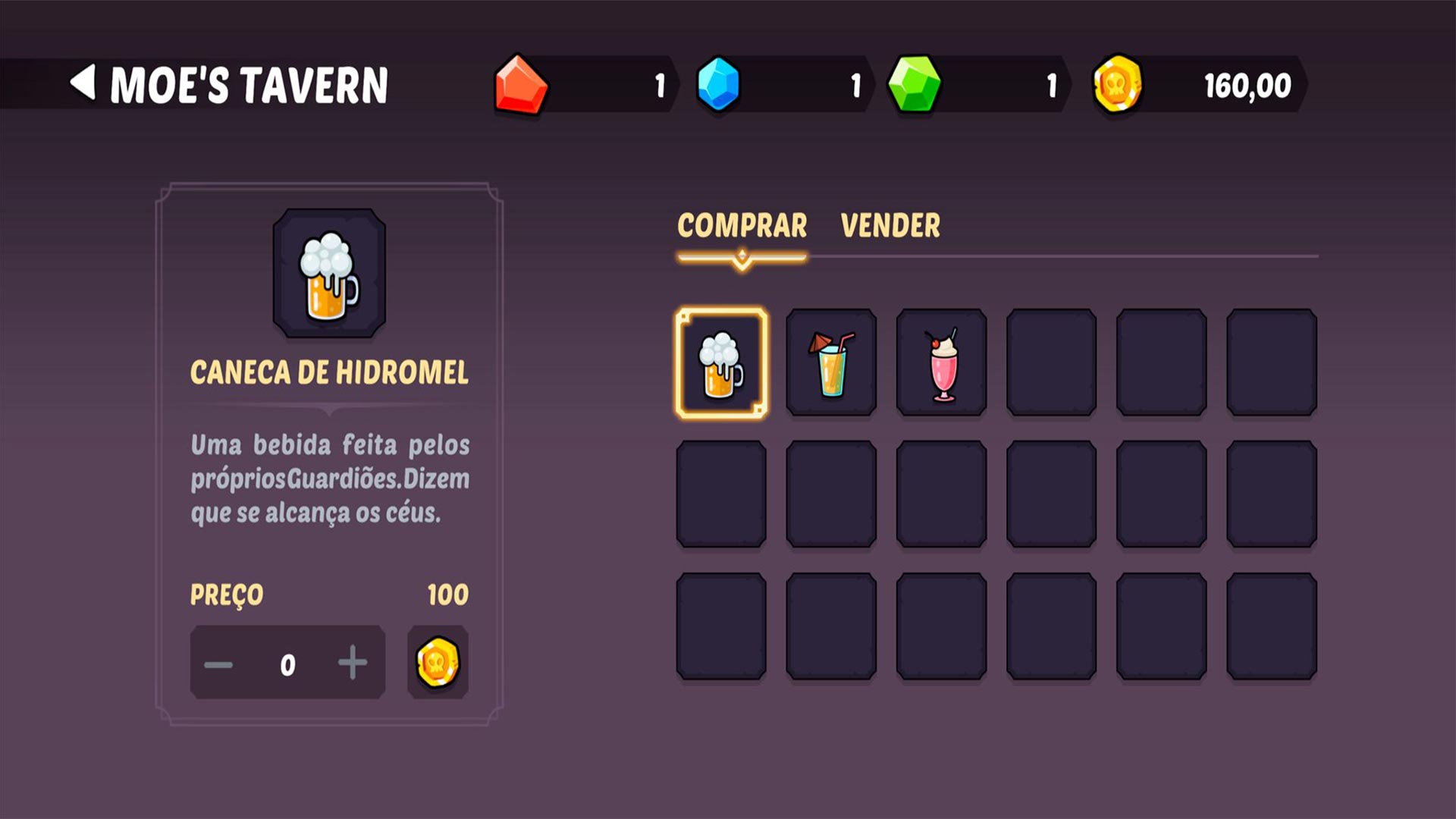The width and height of the screenshot is (1456, 819).
Task: Choose the orange cocktail with umbrella
Action: 831,363
